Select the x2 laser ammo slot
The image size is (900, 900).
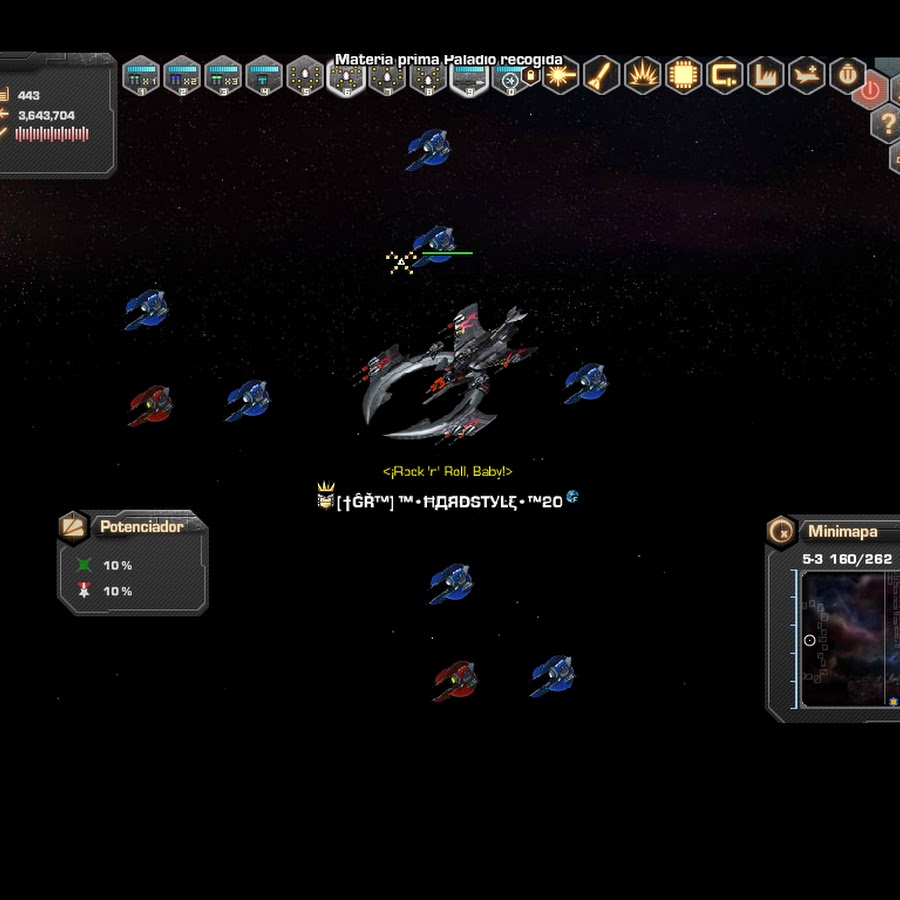pos(182,76)
